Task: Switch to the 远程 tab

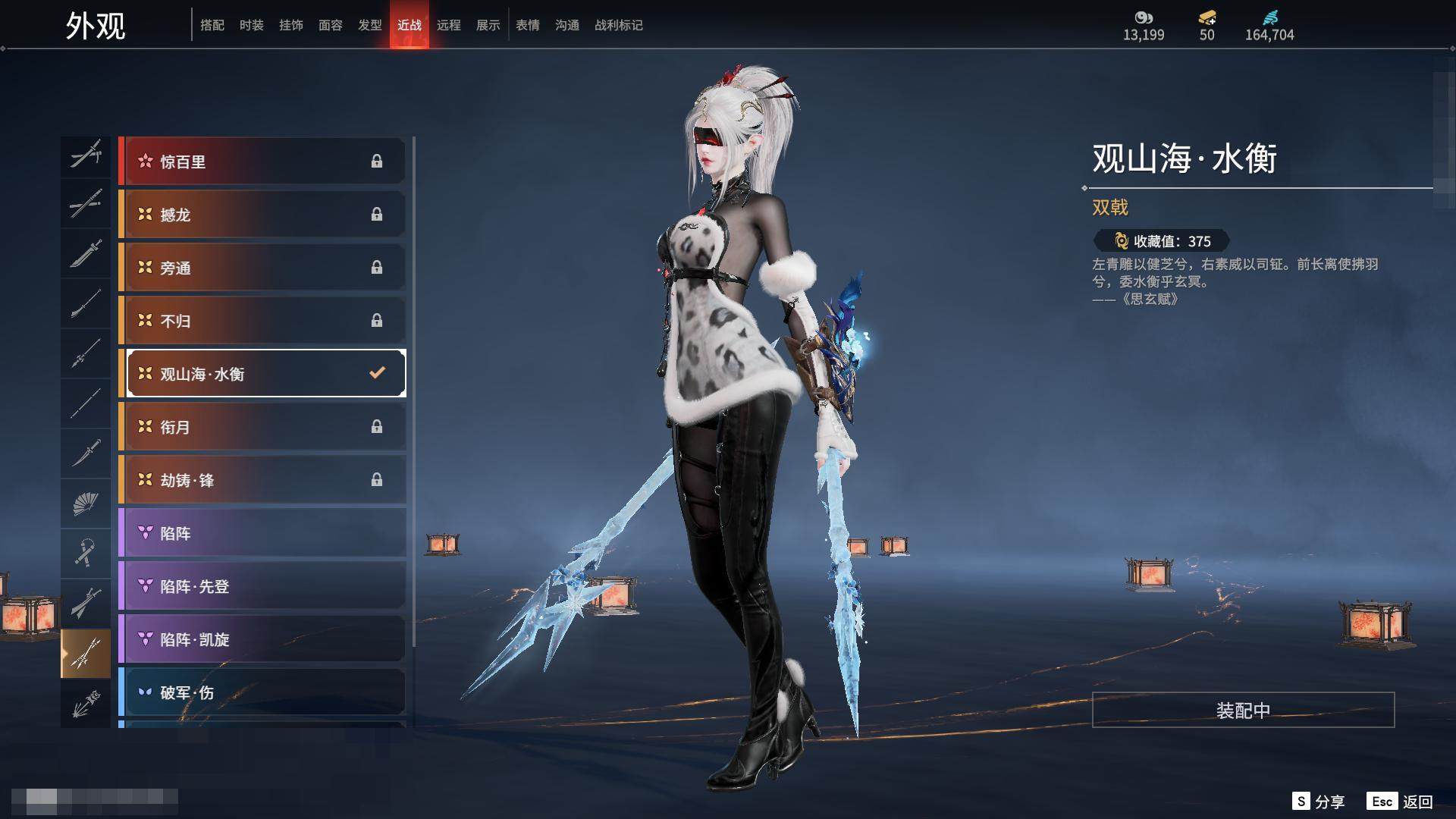Action: point(448,25)
